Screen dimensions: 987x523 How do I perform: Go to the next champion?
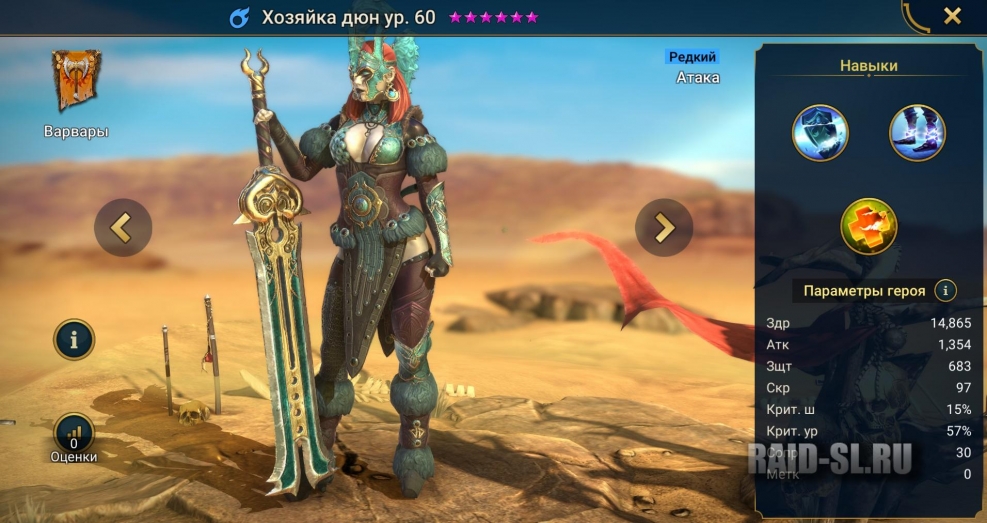click(x=664, y=228)
